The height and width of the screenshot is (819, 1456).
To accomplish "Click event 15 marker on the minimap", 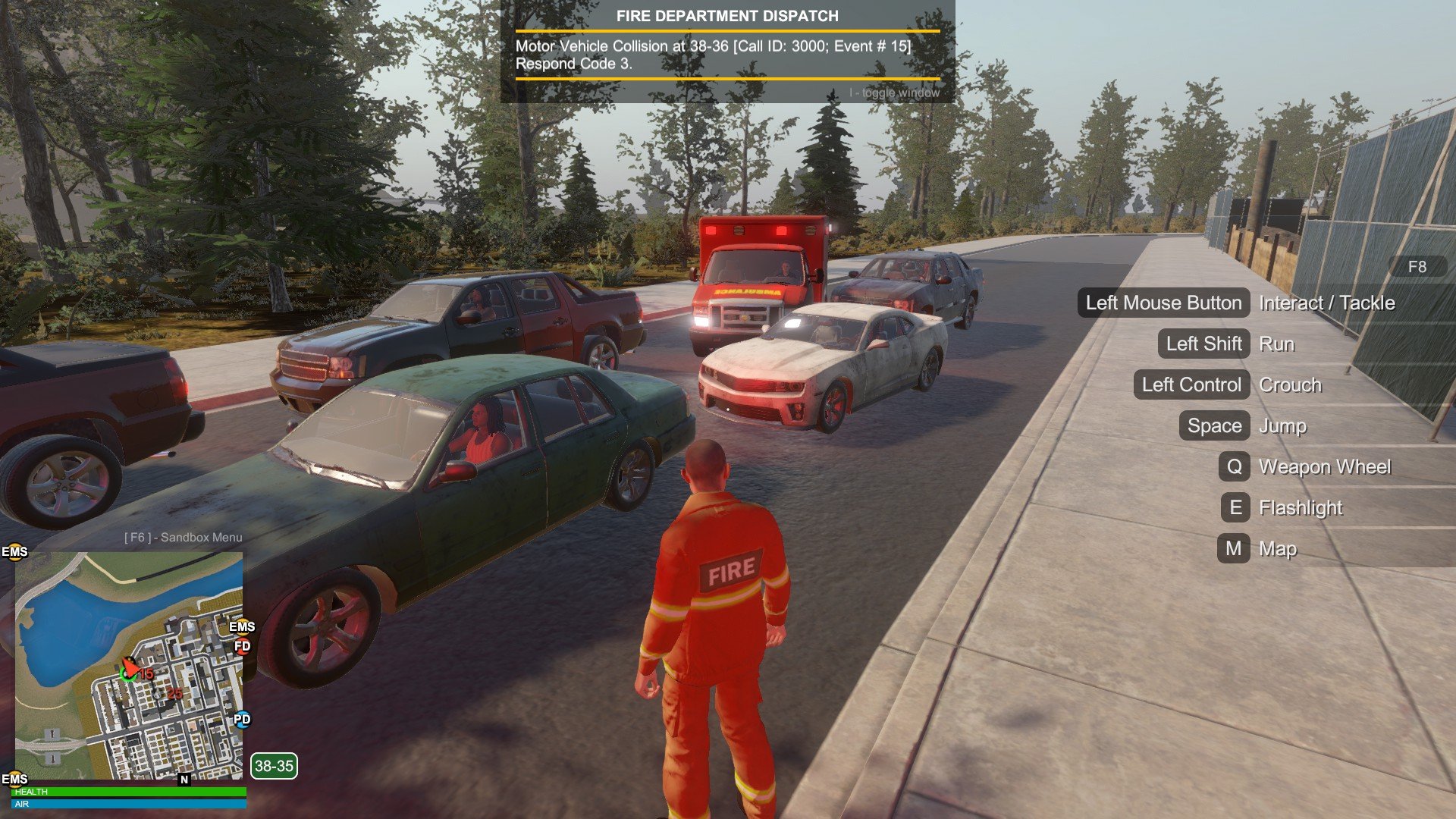I will point(146,673).
